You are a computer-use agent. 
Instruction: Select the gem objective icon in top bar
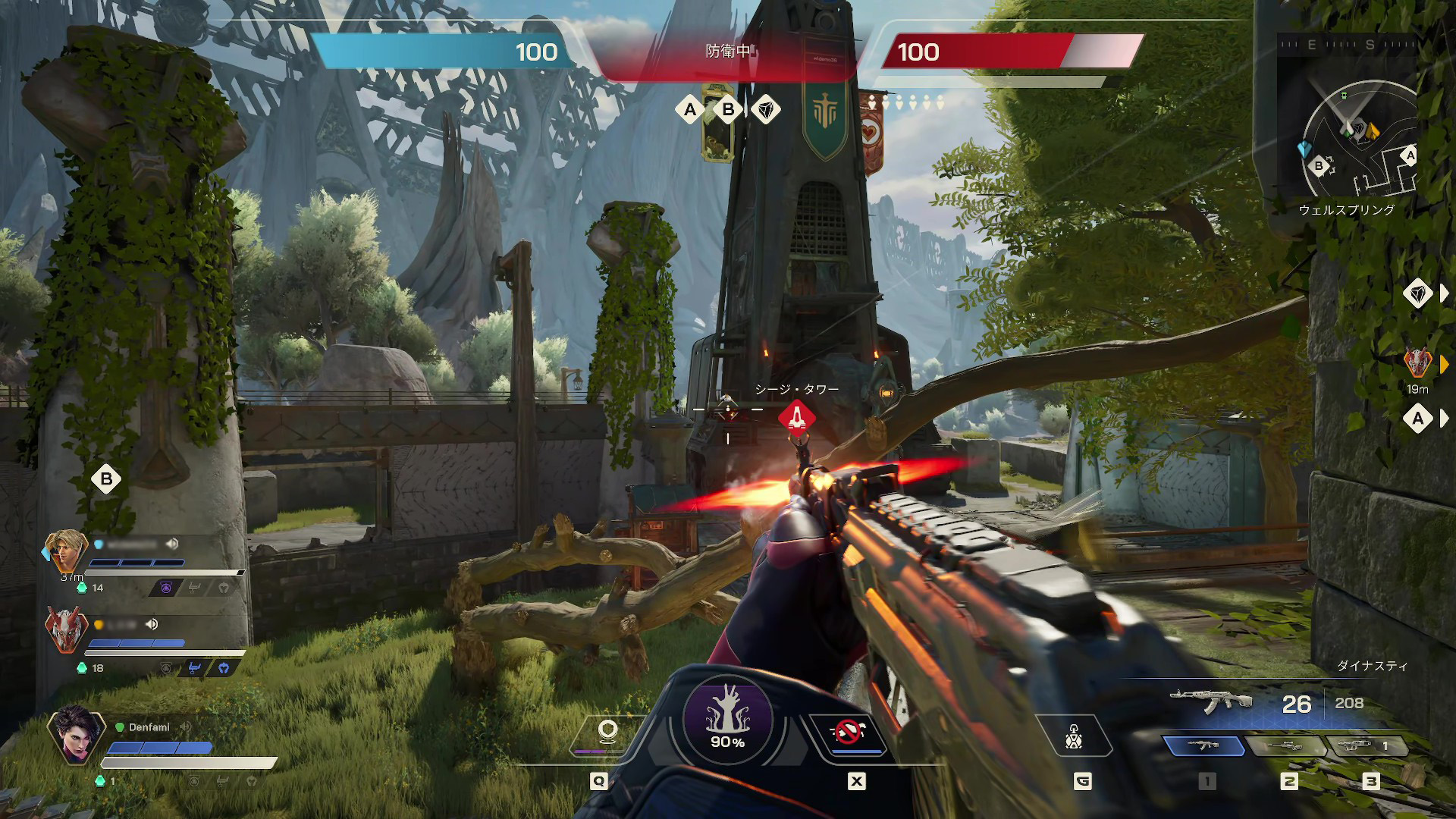pyautogui.click(x=766, y=110)
